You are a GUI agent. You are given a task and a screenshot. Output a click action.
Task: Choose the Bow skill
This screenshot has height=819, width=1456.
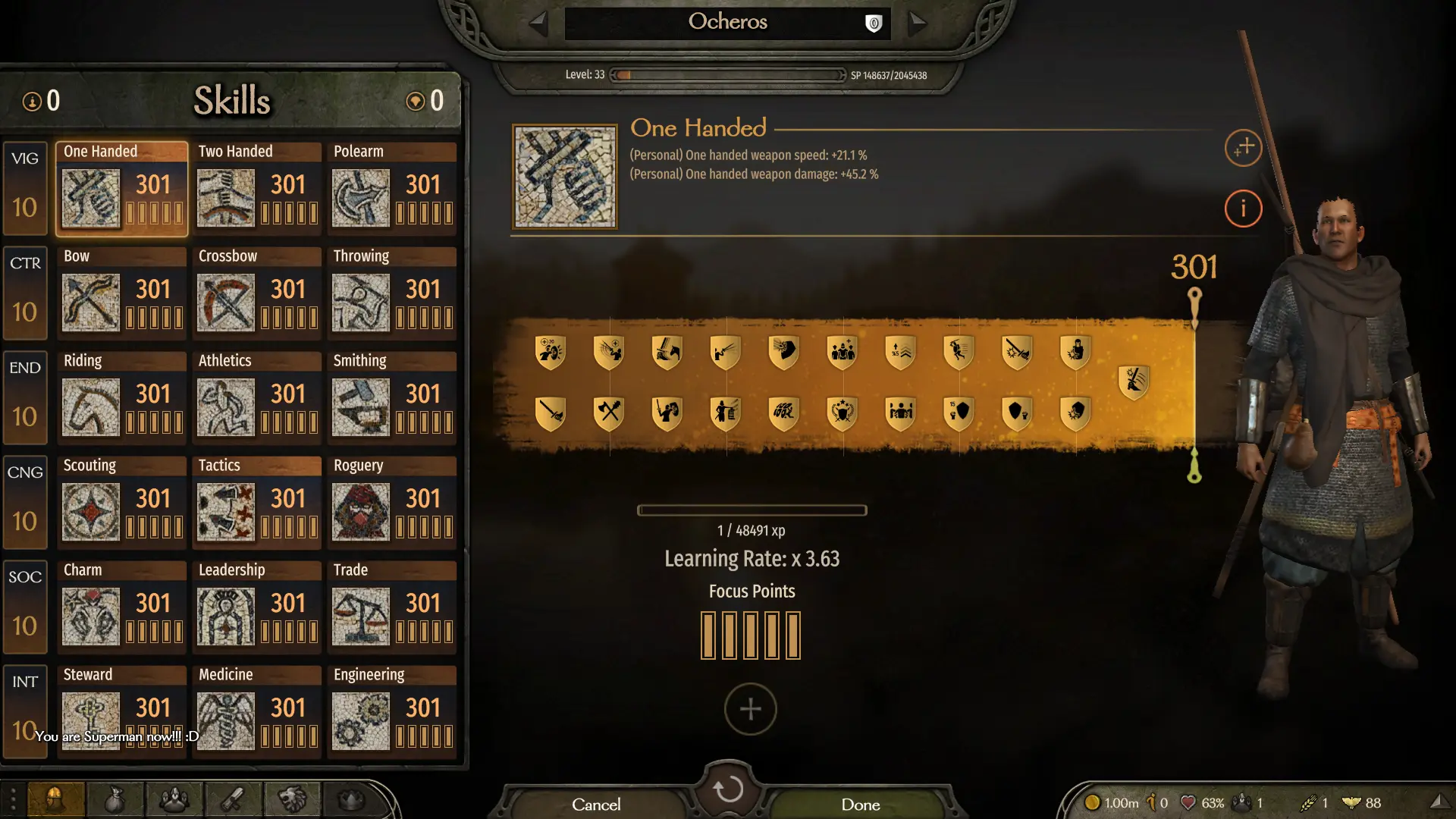(121, 293)
